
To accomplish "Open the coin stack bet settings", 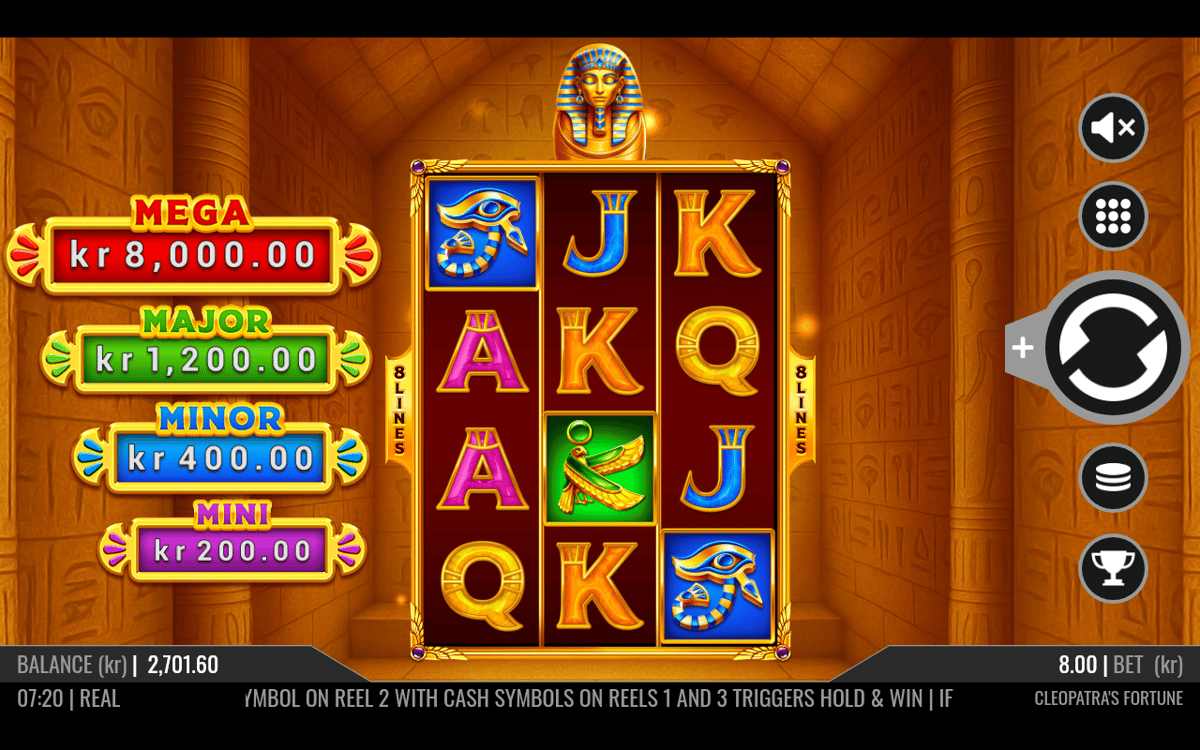I will (1113, 478).
